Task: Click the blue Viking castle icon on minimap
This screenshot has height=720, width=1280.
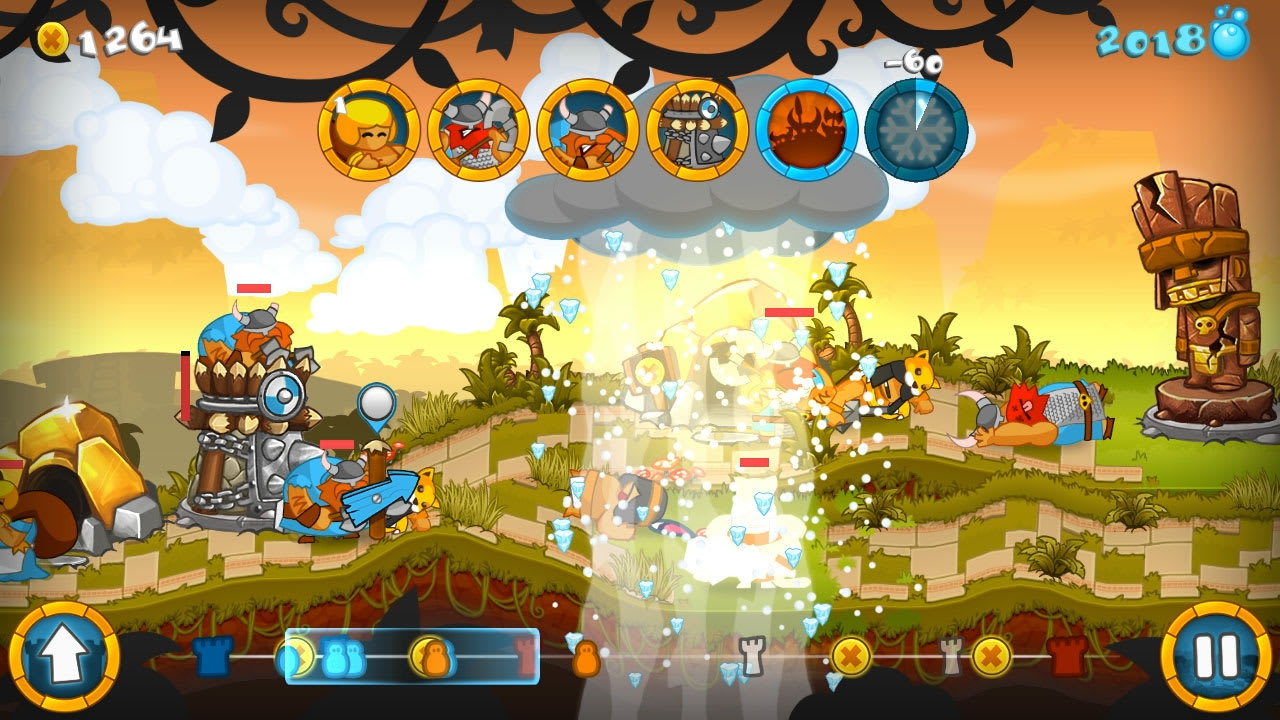Action: tap(212, 658)
